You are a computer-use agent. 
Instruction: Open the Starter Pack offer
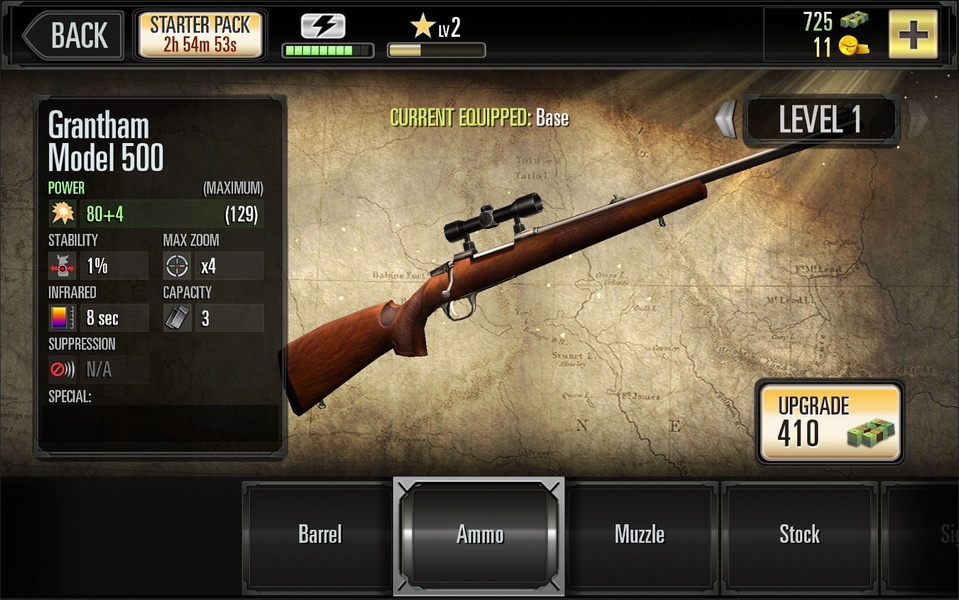coord(200,35)
